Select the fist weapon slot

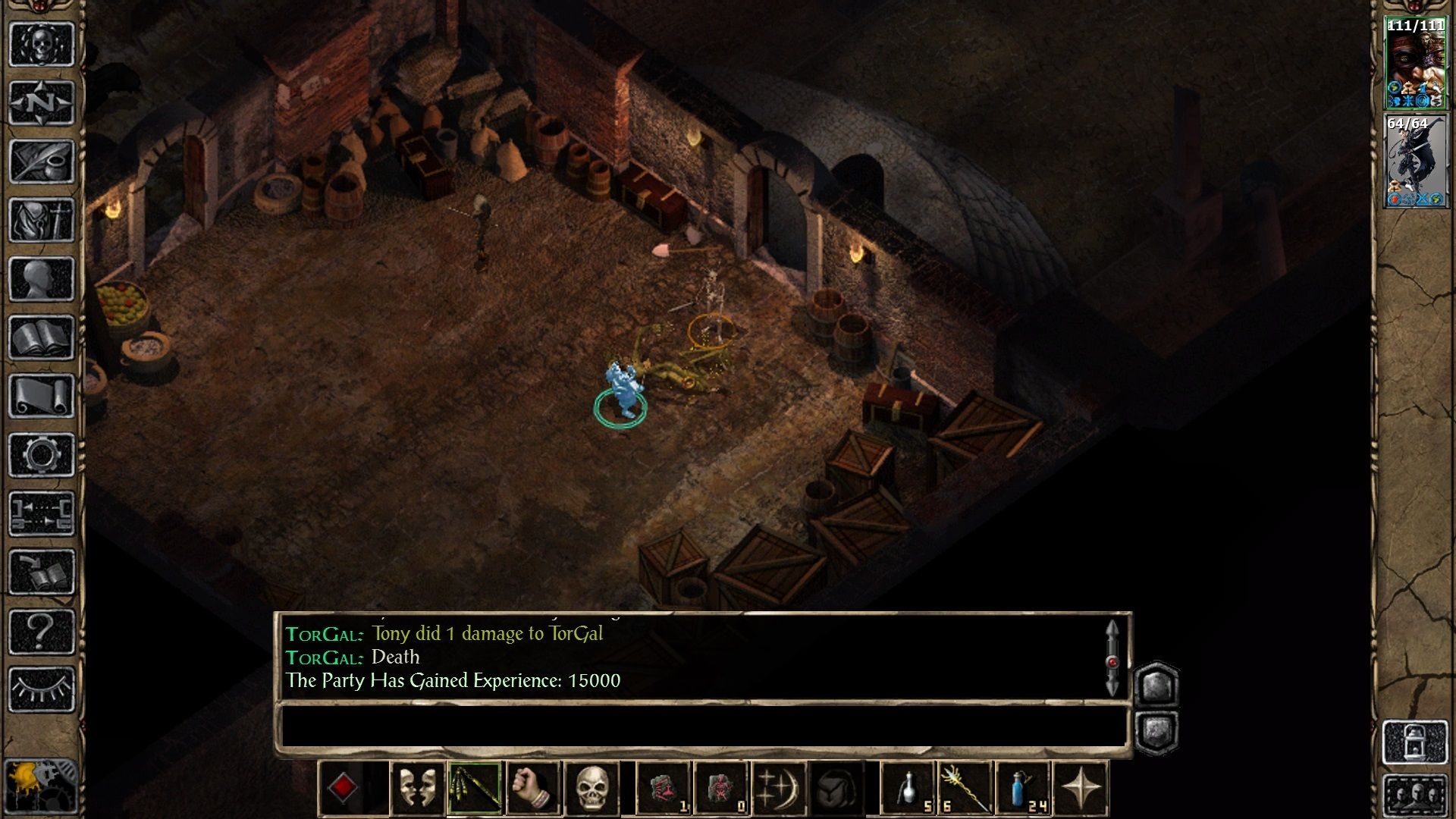pyautogui.click(x=533, y=788)
